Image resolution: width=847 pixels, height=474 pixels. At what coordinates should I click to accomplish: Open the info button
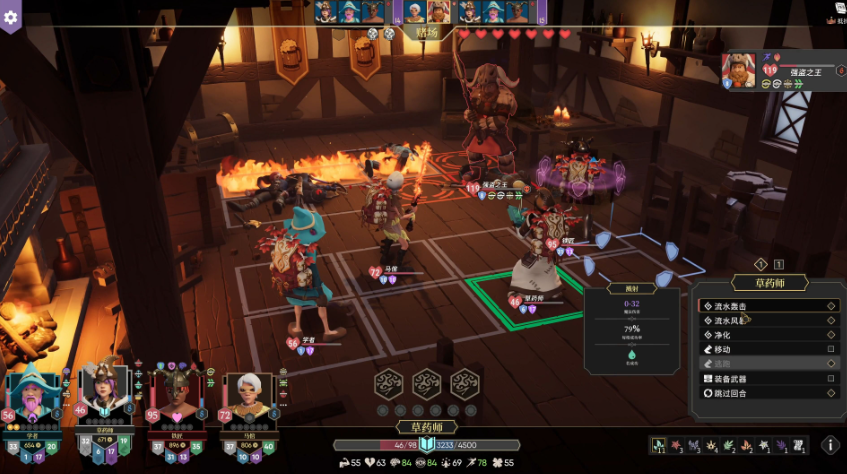point(830,445)
